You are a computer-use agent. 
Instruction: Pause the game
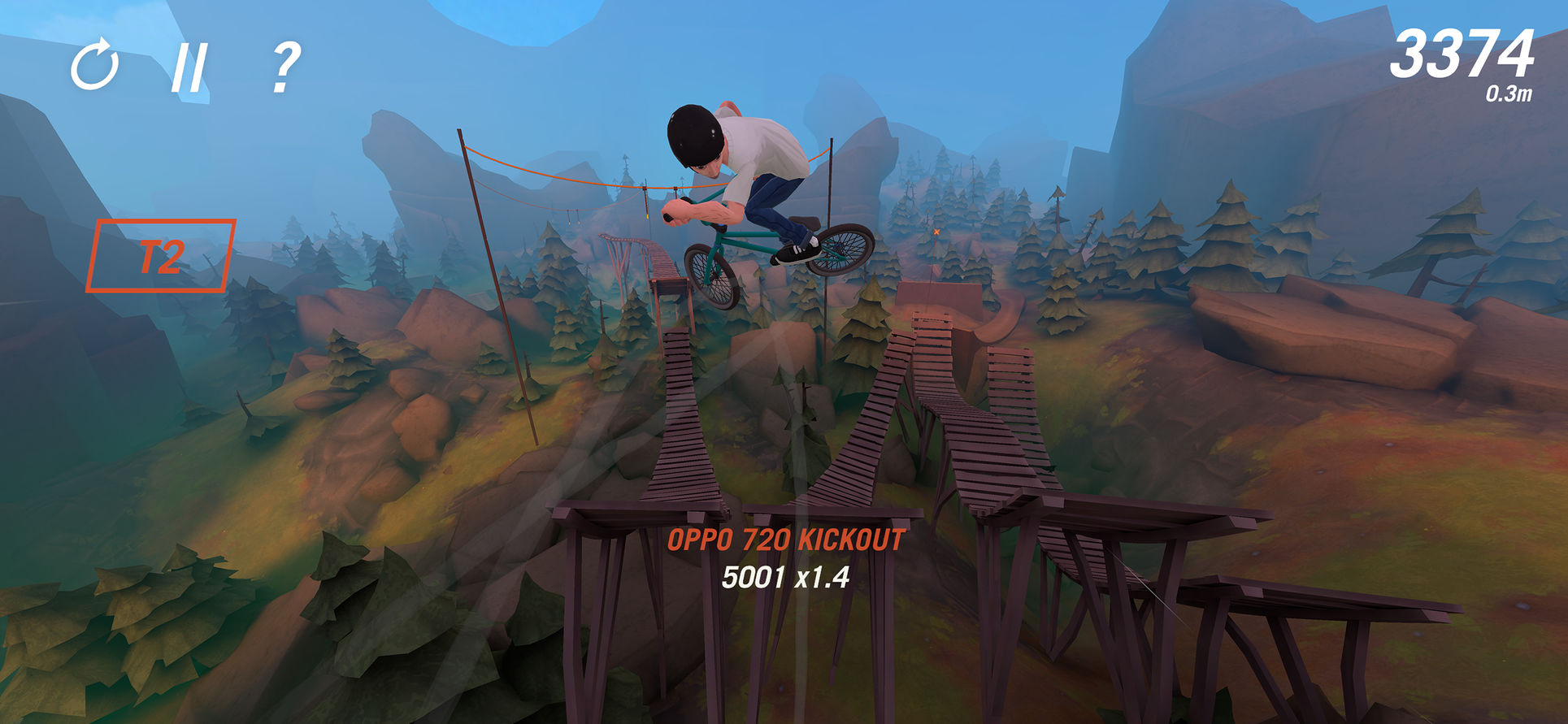point(189,67)
